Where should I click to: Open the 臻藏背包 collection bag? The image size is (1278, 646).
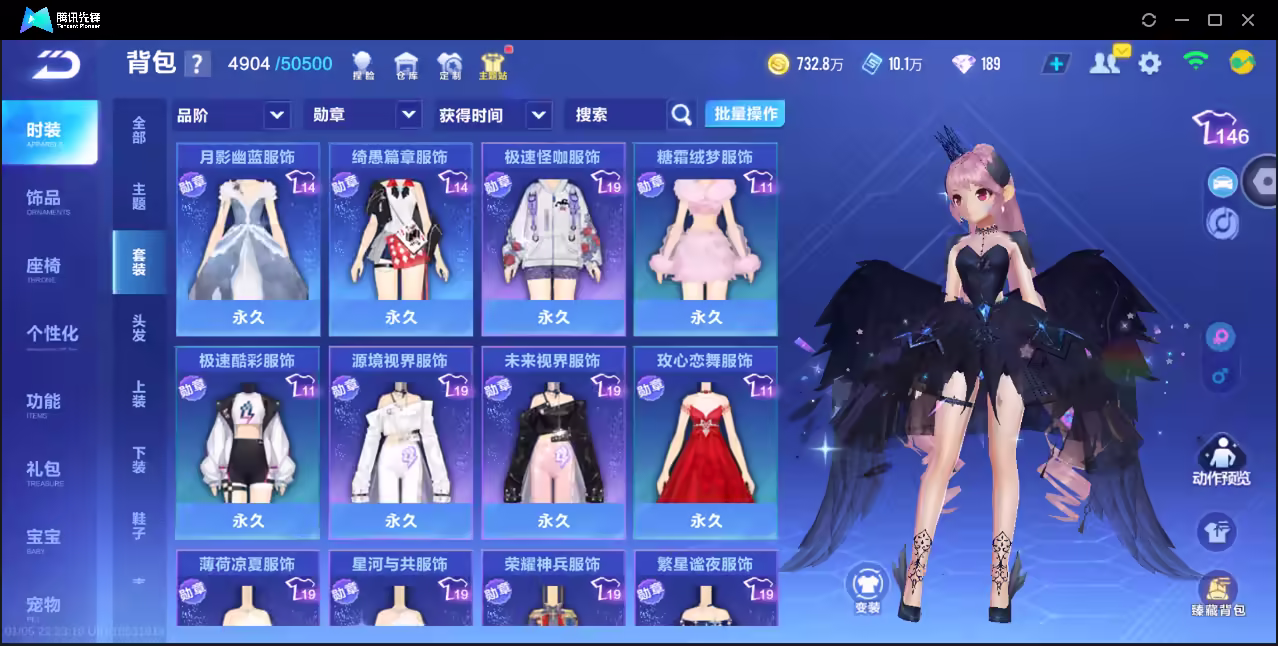1218,594
